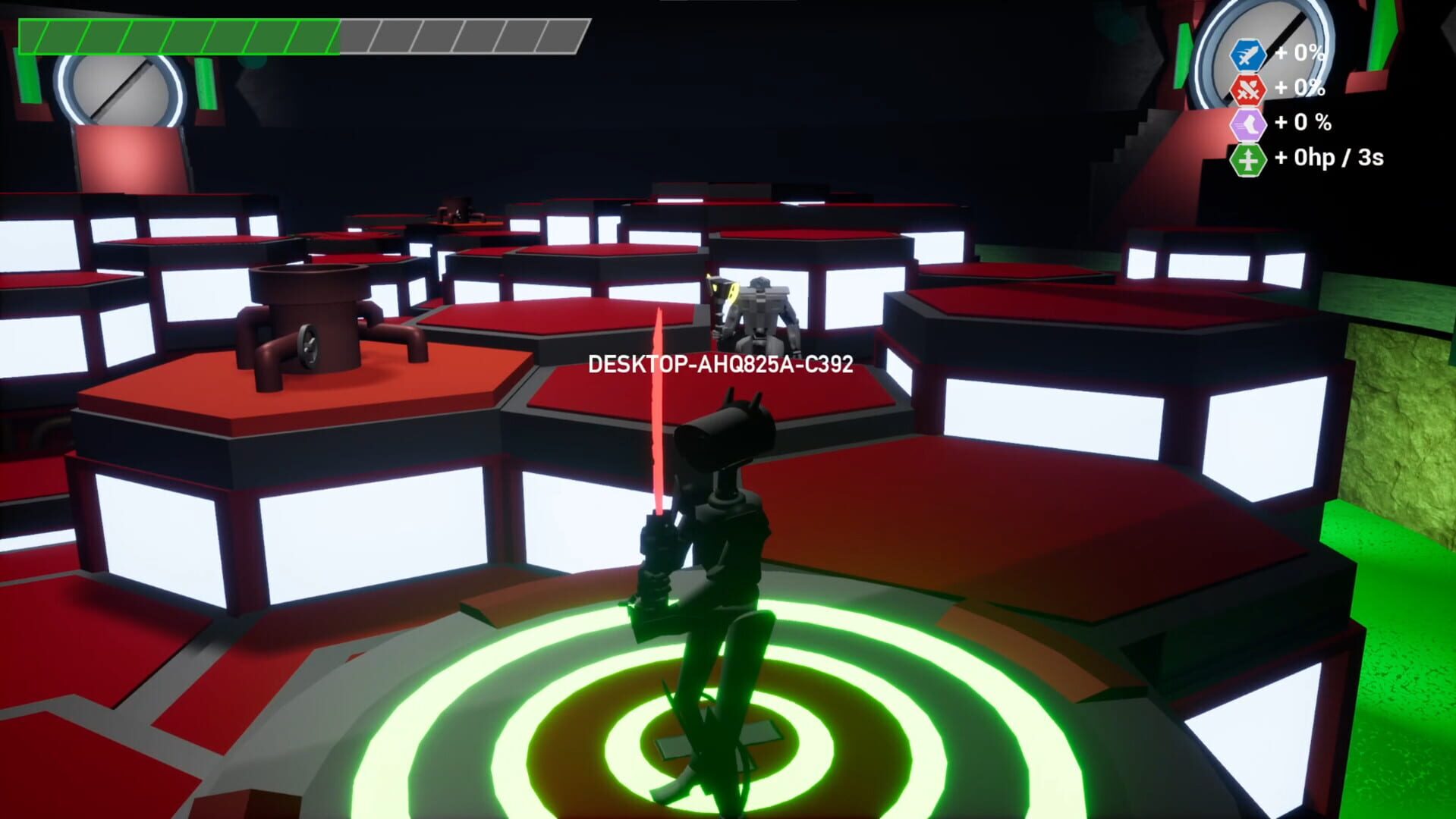
Task: Expand the +0% attack speed stat readout
Action: [x=1299, y=53]
